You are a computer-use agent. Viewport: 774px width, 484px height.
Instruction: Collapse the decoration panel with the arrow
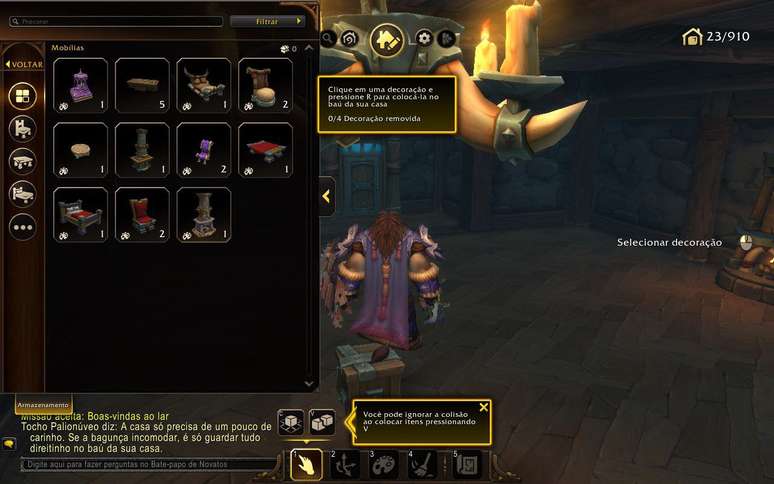click(x=326, y=197)
